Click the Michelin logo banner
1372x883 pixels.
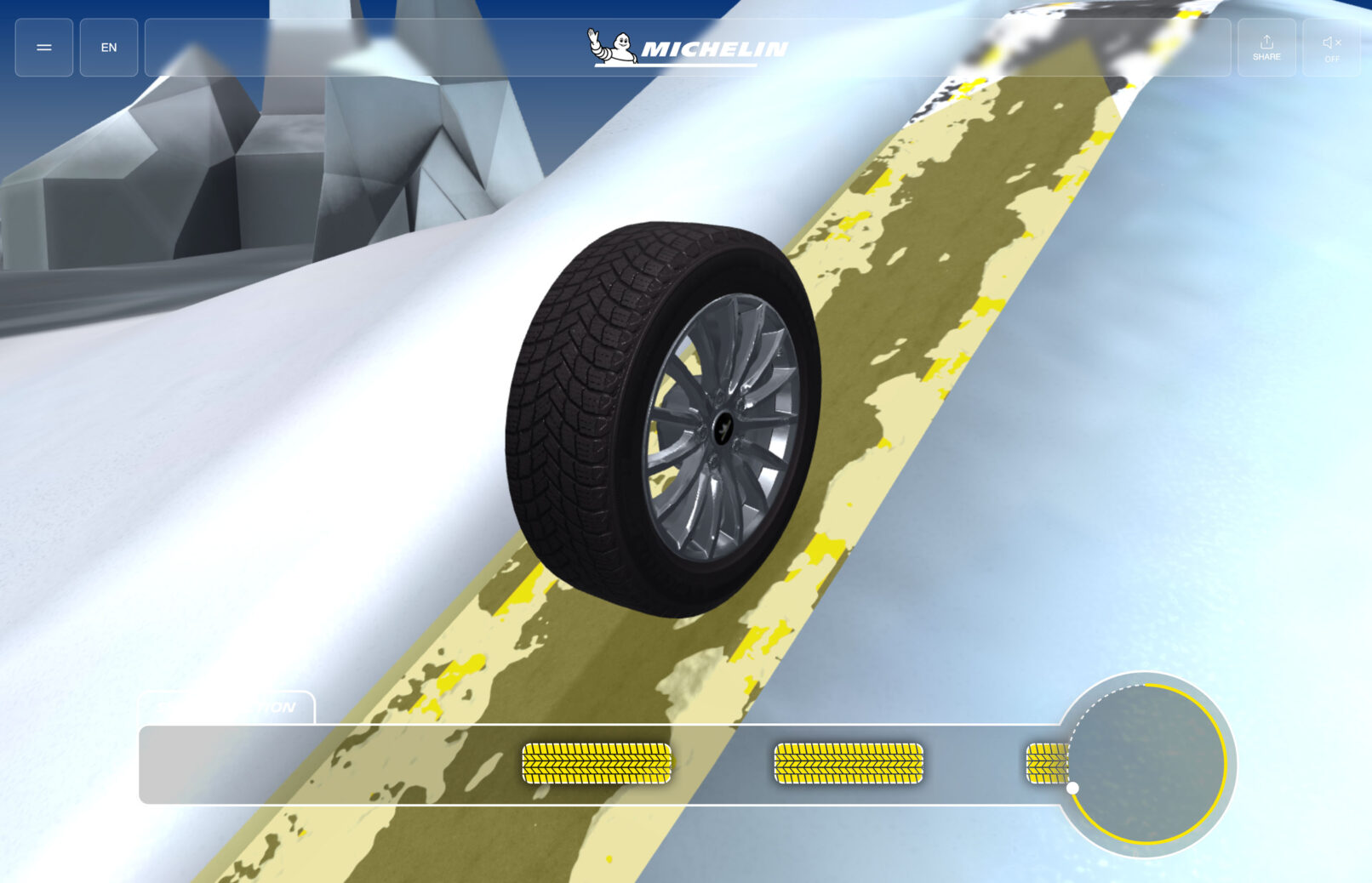[x=688, y=48]
